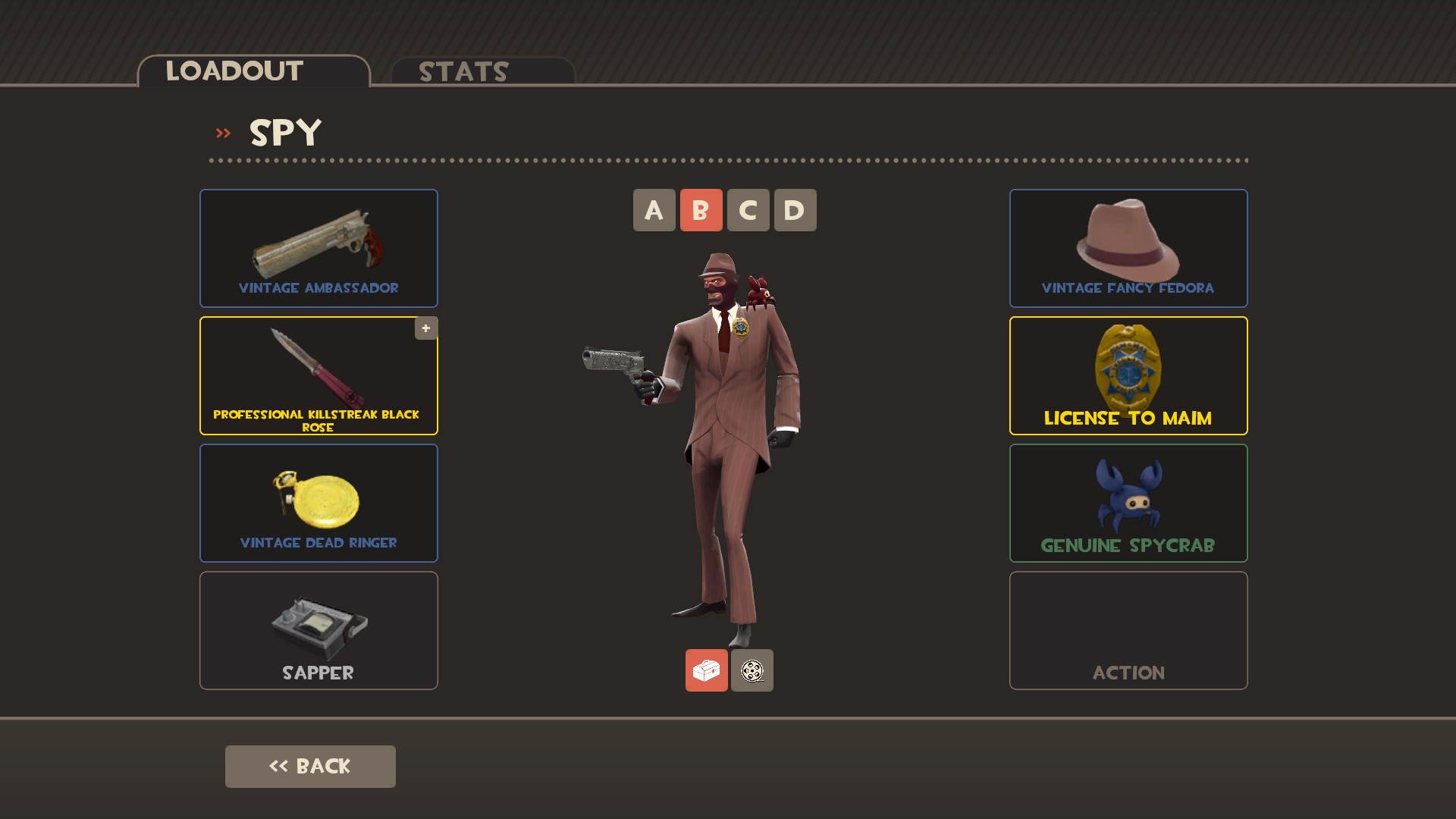Switch to the STATS tab
This screenshot has height=819, width=1456.
(x=461, y=72)
